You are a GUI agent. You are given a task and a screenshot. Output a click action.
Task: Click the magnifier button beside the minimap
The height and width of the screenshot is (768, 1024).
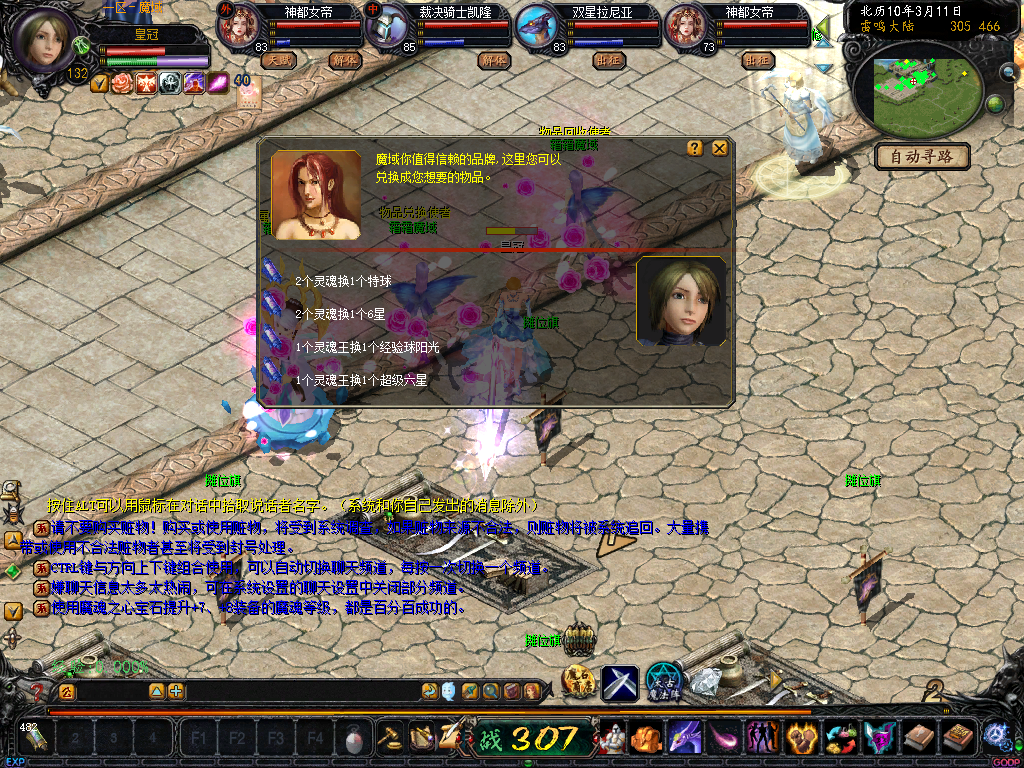[1008, 71]
